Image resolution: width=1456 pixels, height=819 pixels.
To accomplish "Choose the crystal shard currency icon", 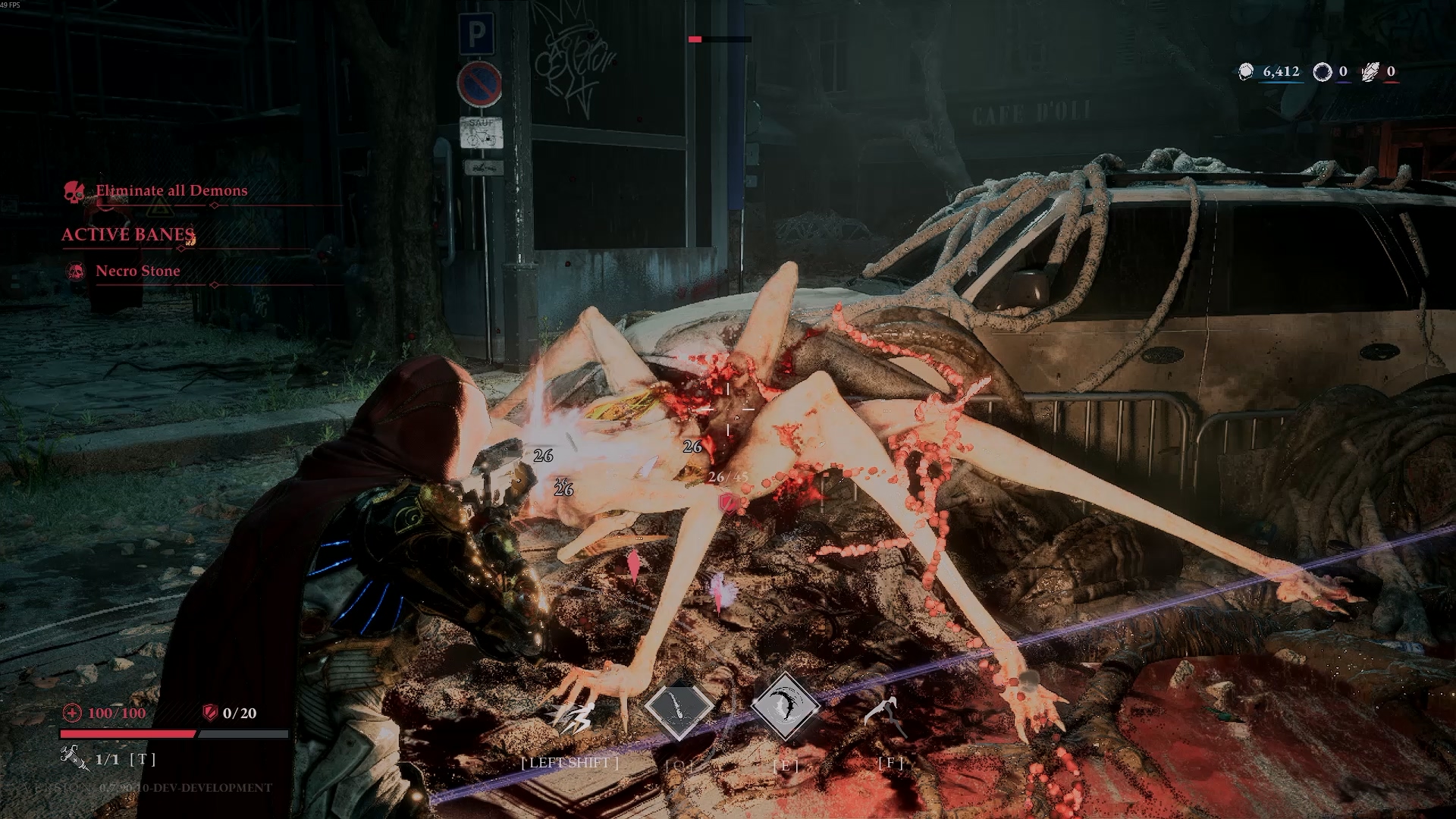I will (x=1370, y=72).
